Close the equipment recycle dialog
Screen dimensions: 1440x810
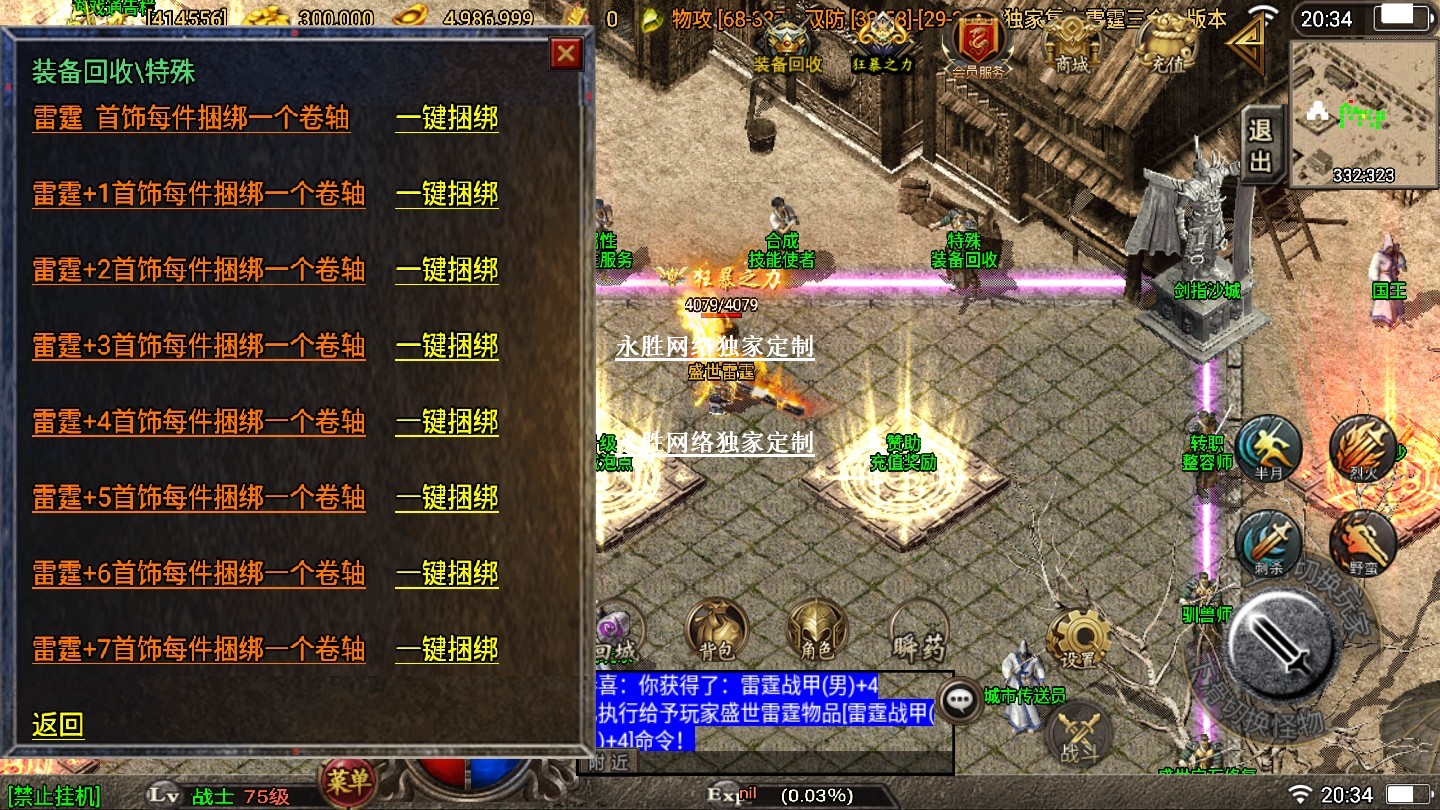566,53
